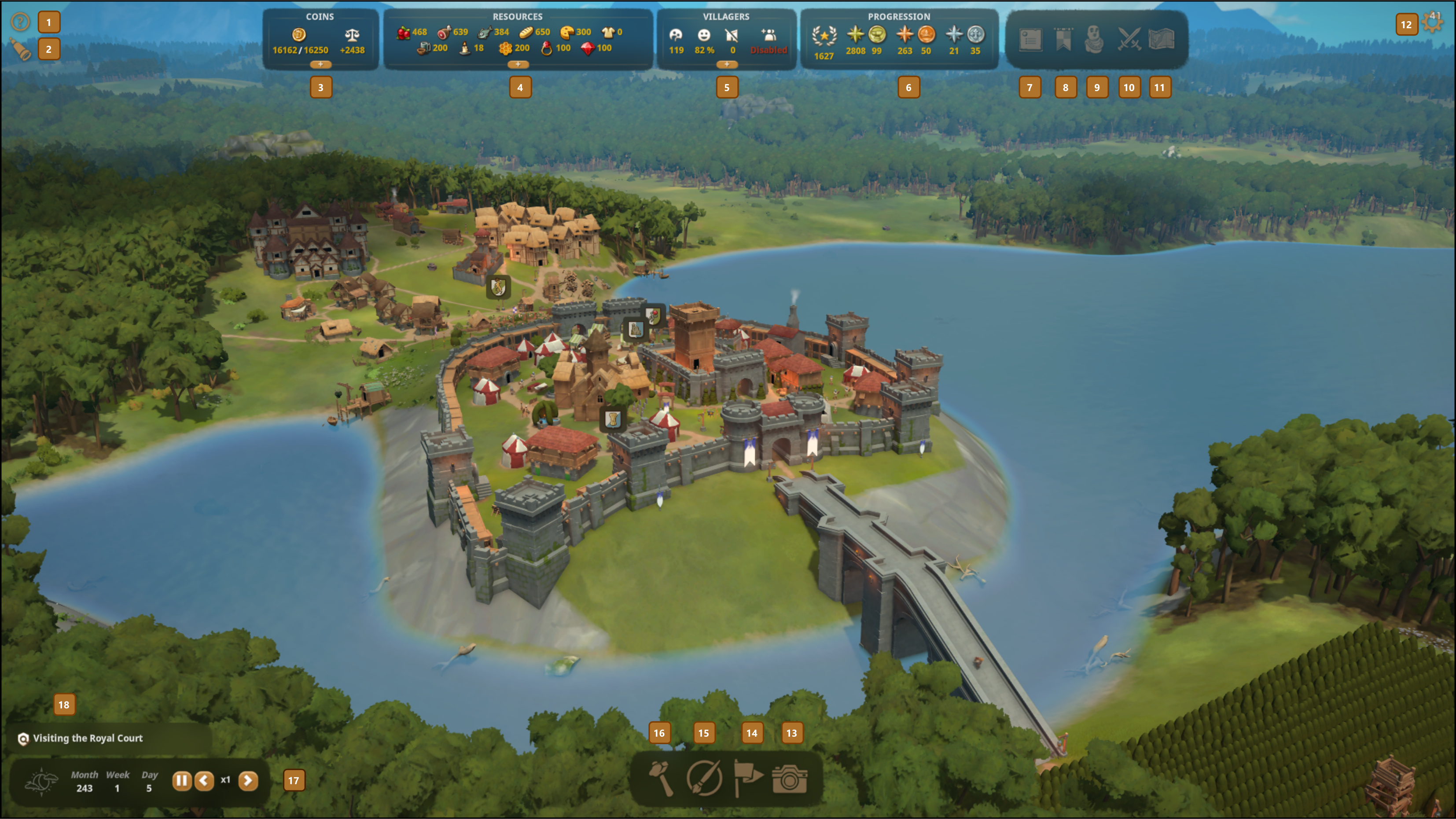The image size is (1456, 819).
Task: Open the crossed swords menu
Action: pos(1129,40)
